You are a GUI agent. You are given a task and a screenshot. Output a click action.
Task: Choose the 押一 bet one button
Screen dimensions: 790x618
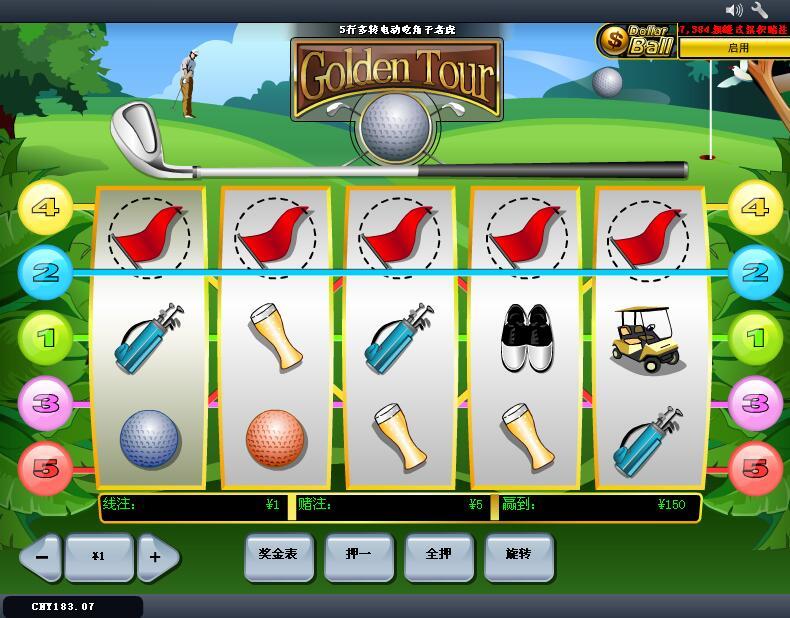tap(358, 555)
